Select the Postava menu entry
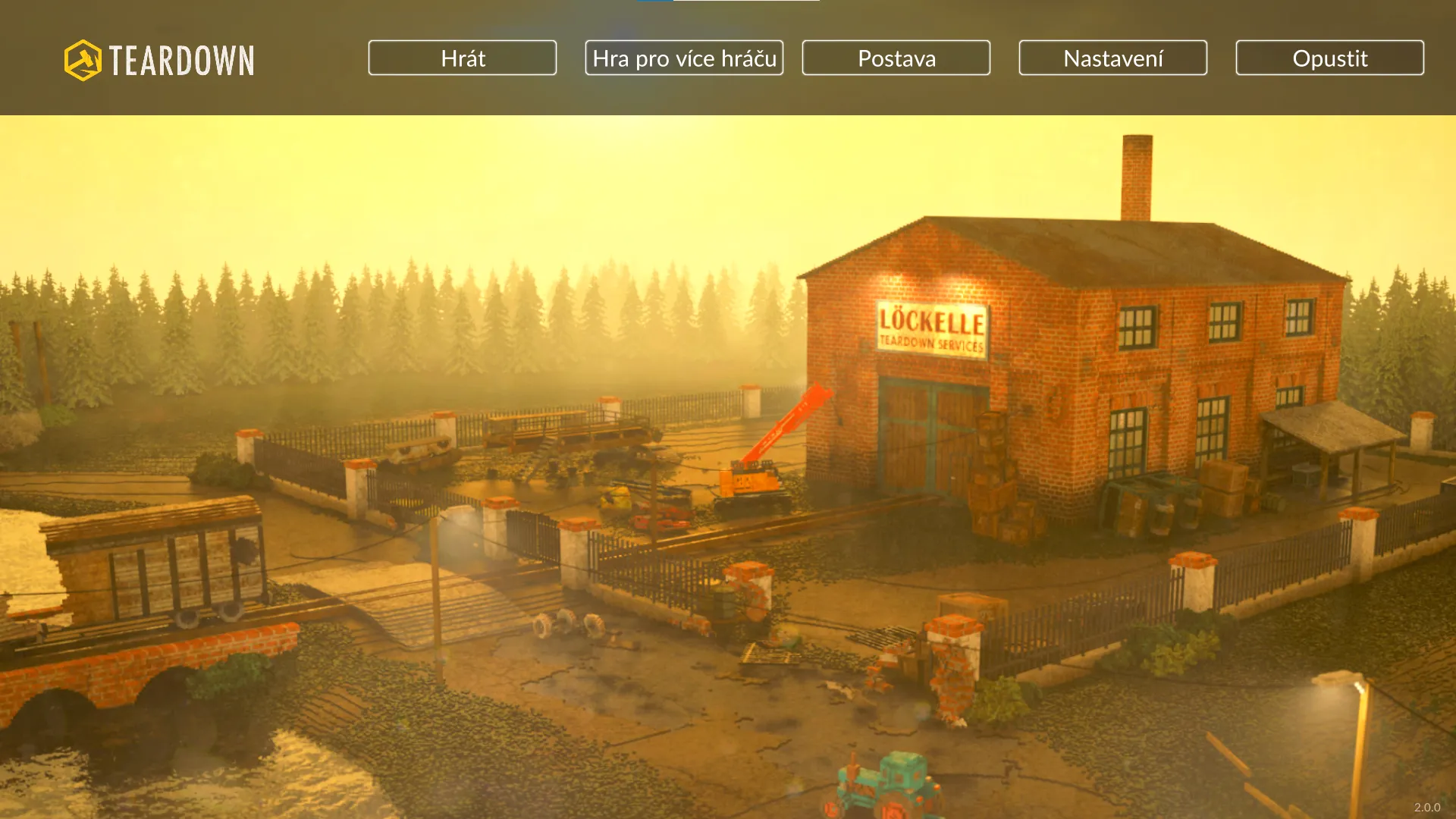This screenshot has width=1456, height=819. pyautogui.click(x=896, y=58)
